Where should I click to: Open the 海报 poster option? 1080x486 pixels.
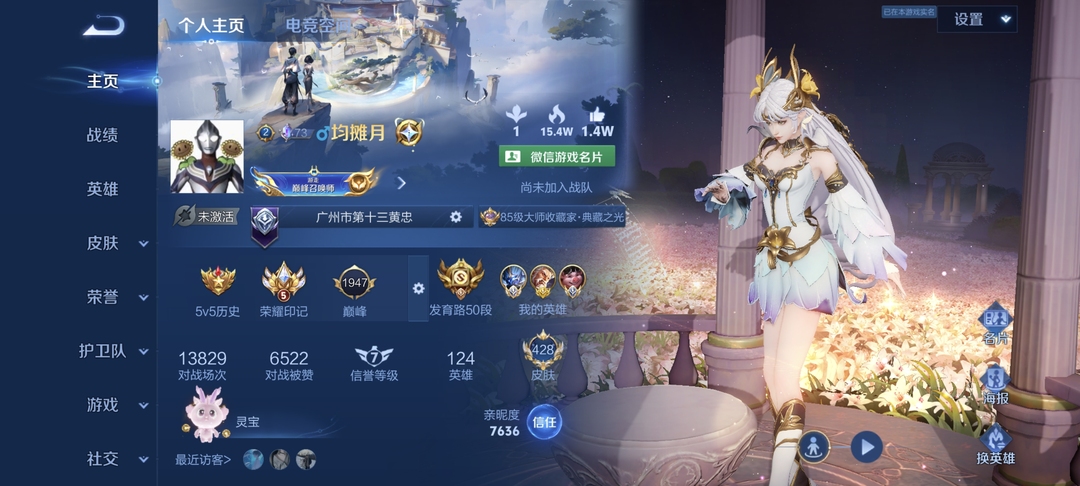[x=995, y=384]
